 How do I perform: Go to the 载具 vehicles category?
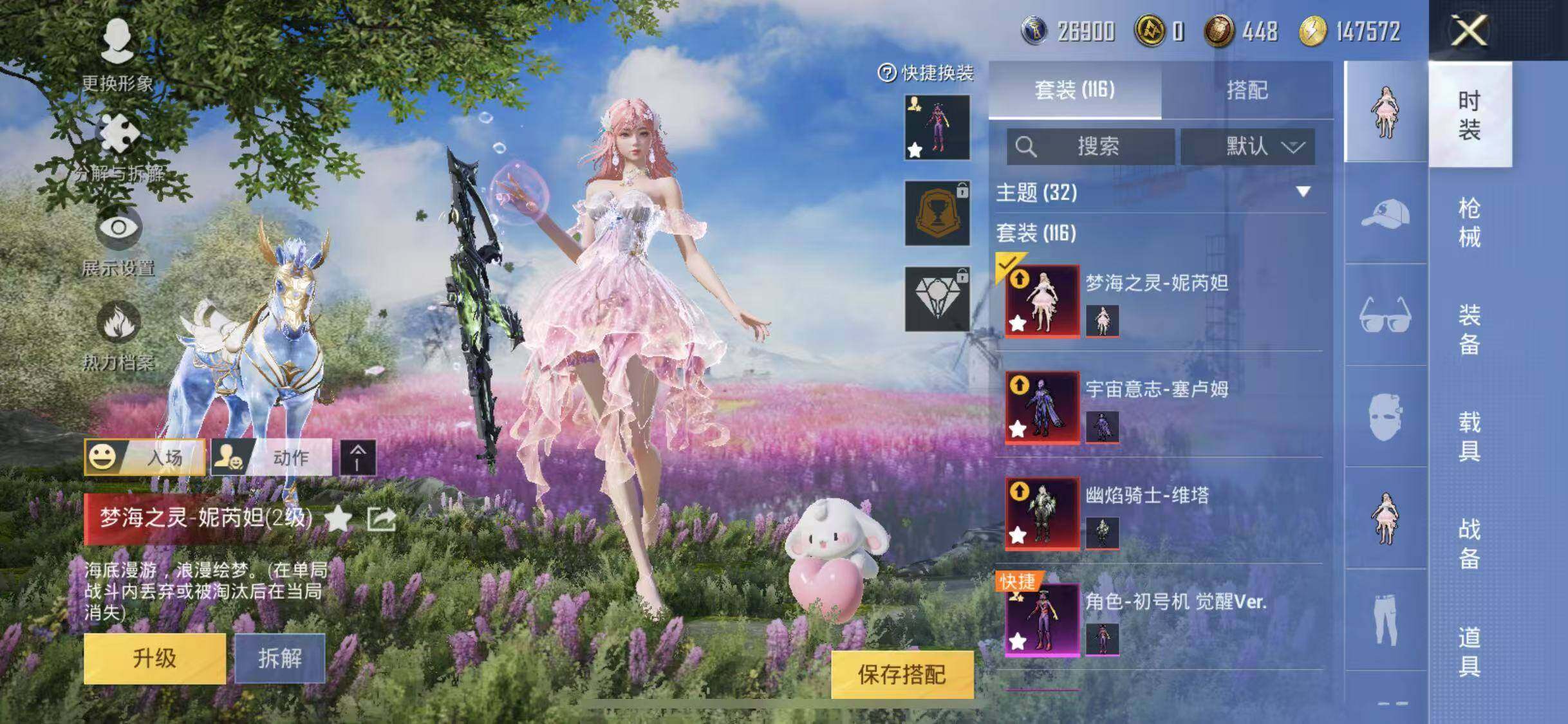(1470, 436)
